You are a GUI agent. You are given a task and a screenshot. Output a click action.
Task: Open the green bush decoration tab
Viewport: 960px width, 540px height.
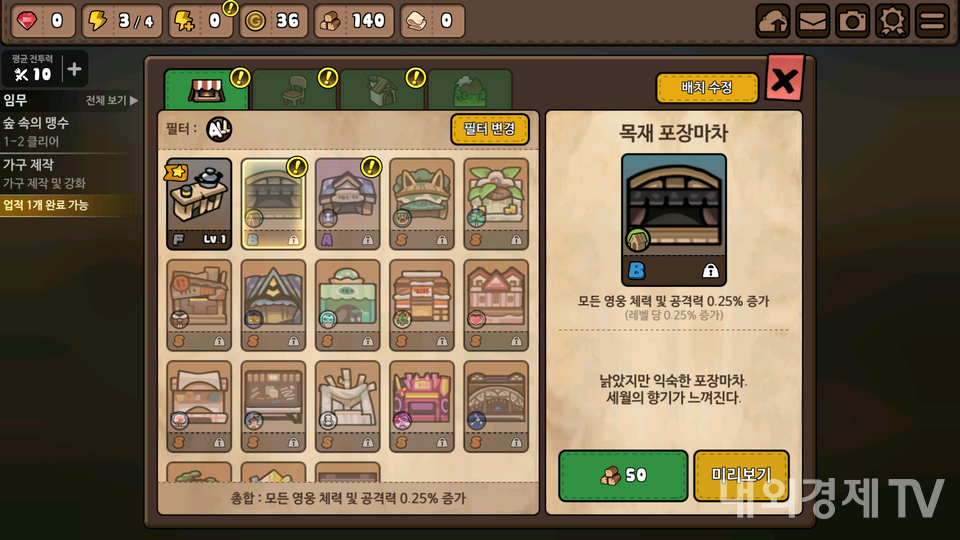(469, 90)
